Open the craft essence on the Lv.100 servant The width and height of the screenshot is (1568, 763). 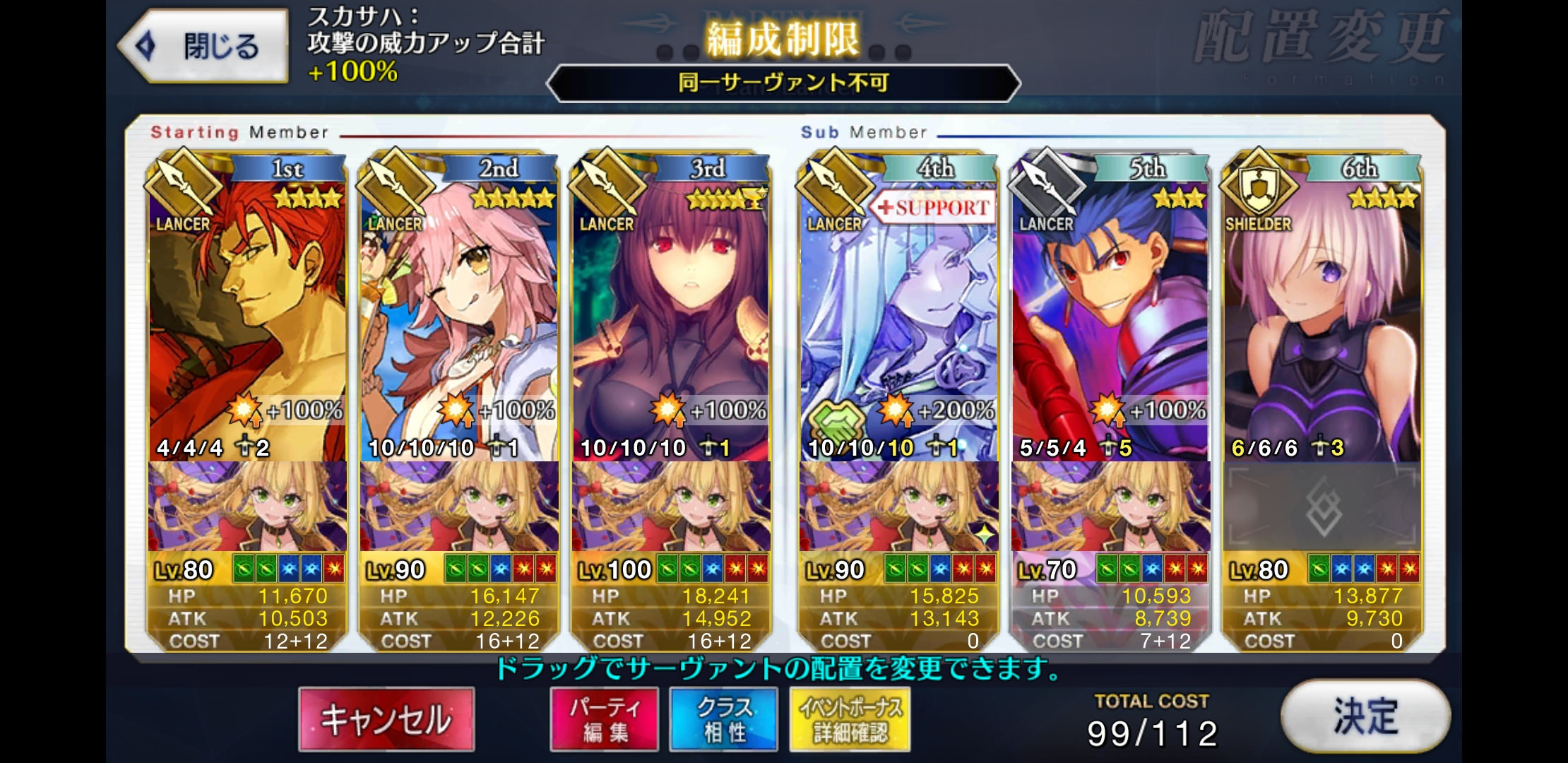671,507
